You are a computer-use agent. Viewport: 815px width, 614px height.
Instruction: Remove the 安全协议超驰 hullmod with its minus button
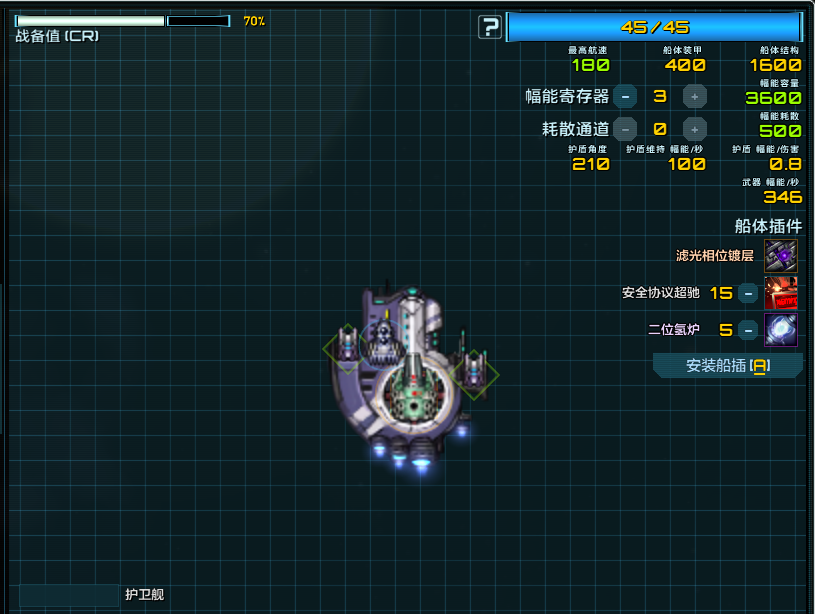[748, 293]
